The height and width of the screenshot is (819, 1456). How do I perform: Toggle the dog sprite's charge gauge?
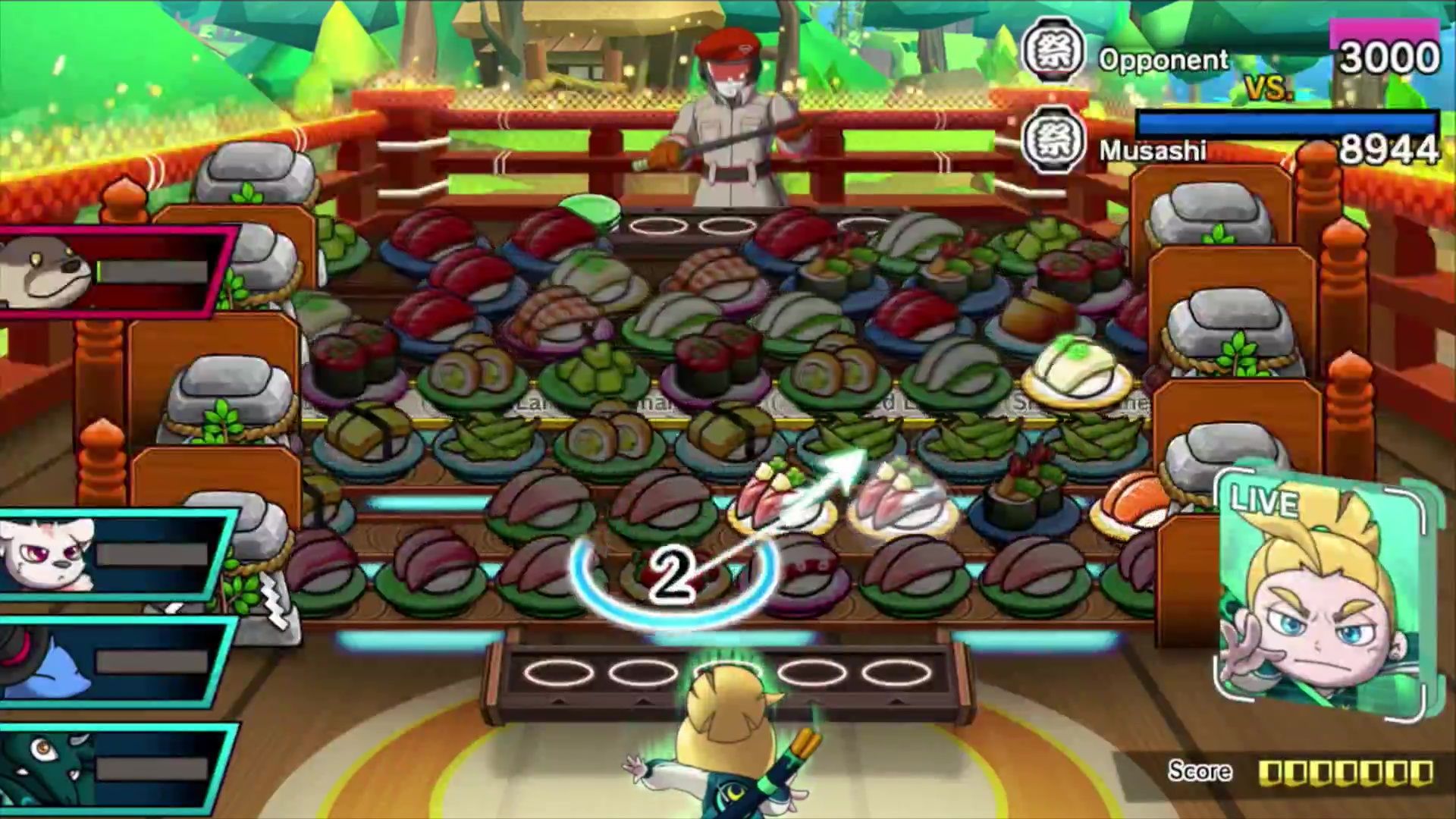(x=152, y=273)
